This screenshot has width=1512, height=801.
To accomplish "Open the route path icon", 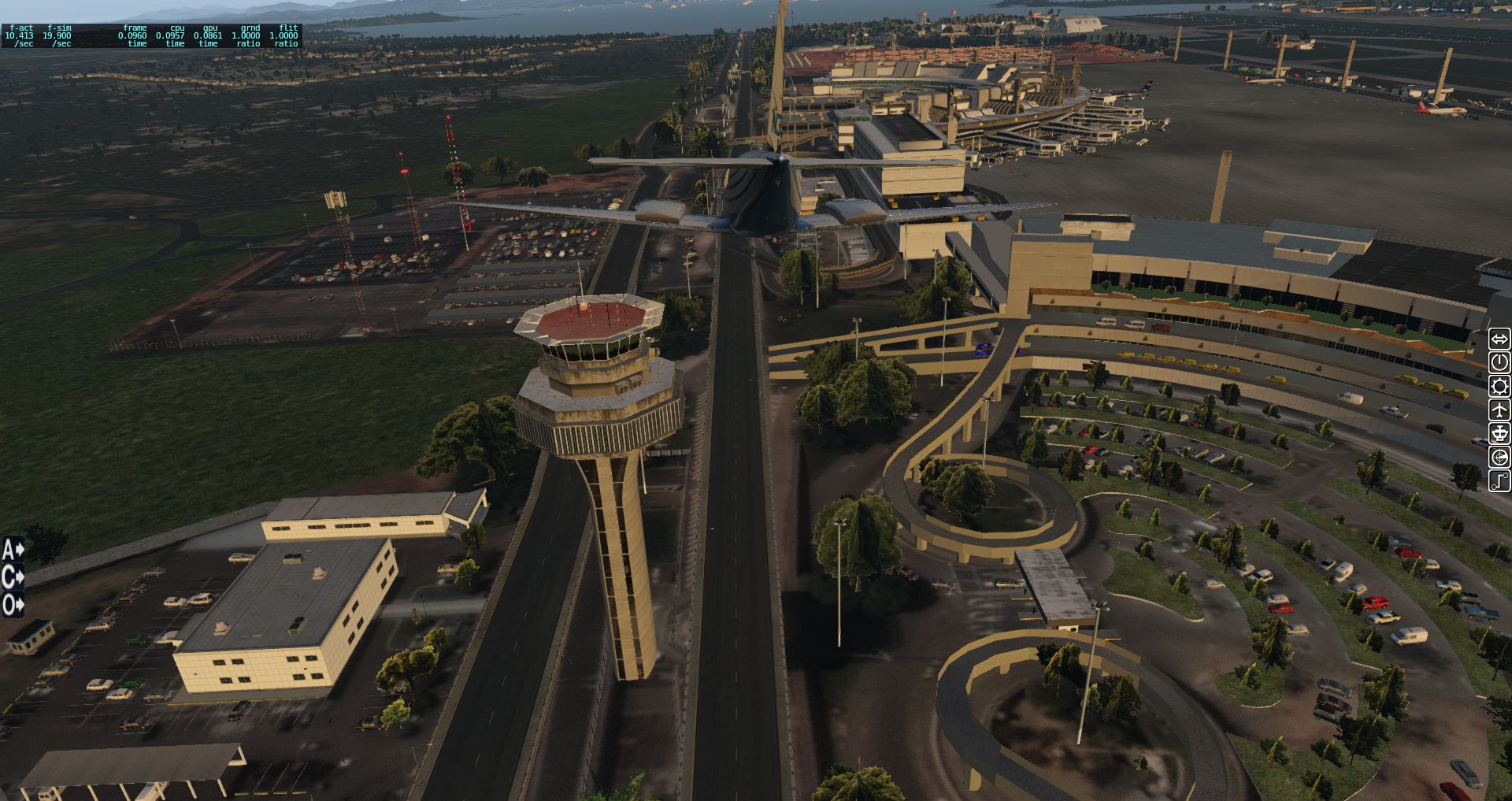I will 1499,480.
